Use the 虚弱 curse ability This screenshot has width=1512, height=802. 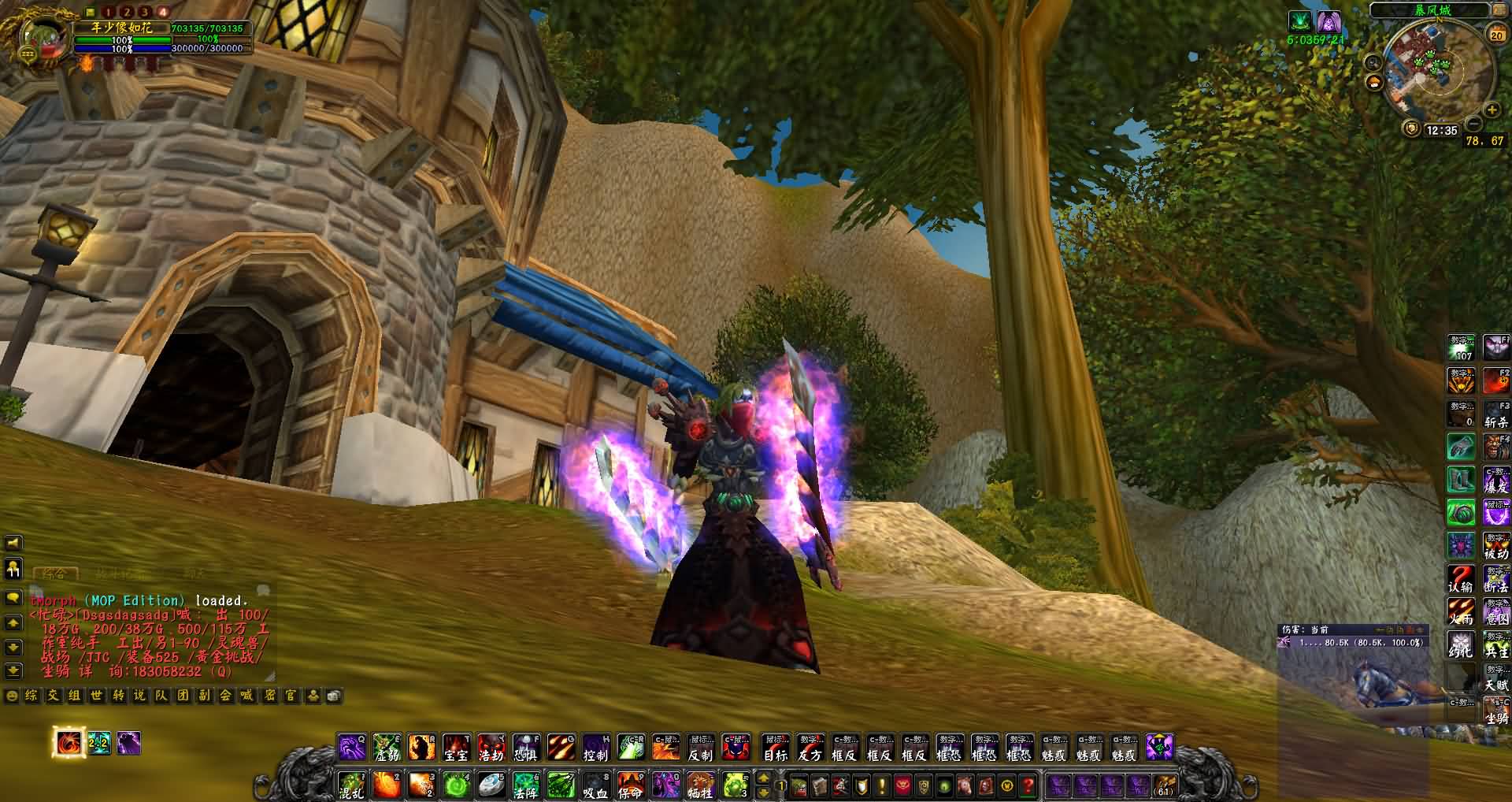(387, 747)
